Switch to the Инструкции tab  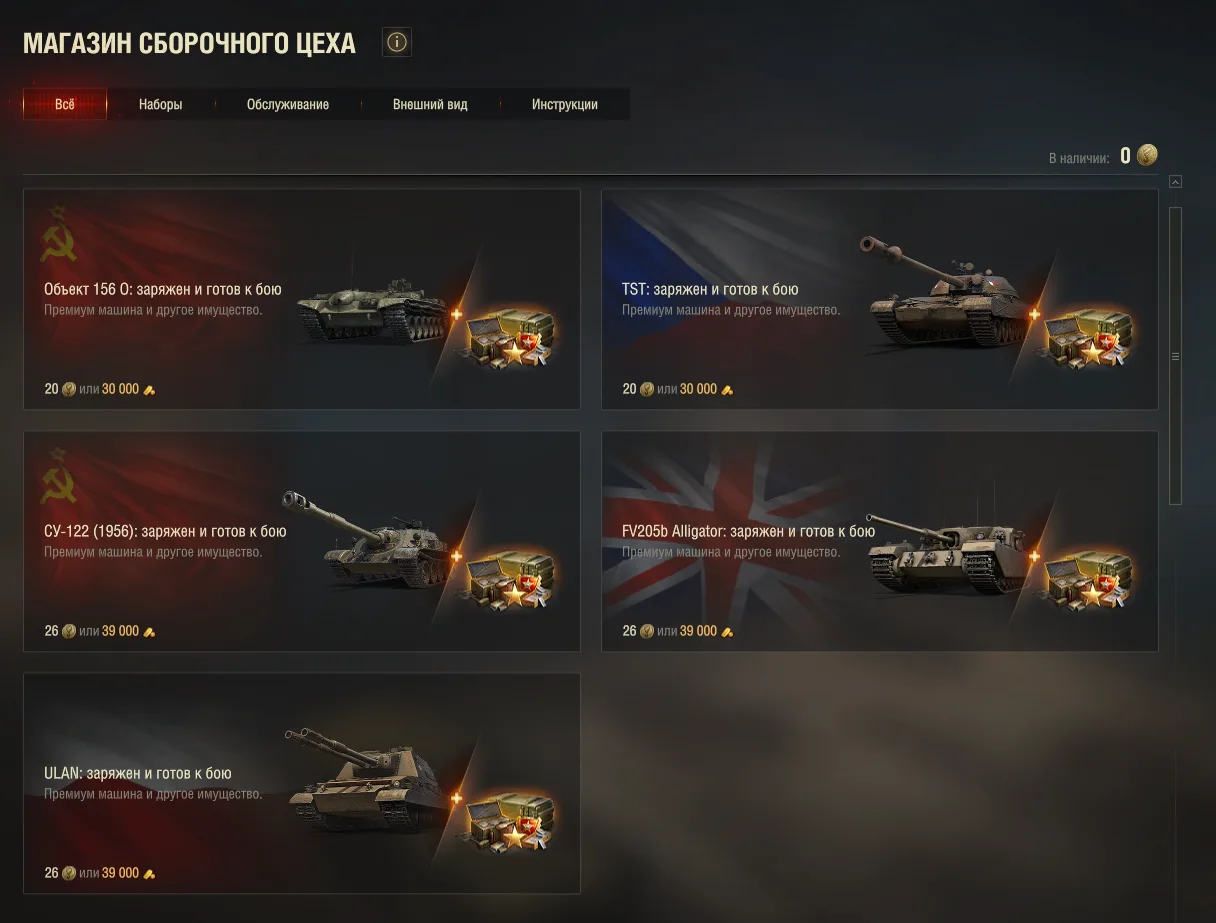point(565,104)
